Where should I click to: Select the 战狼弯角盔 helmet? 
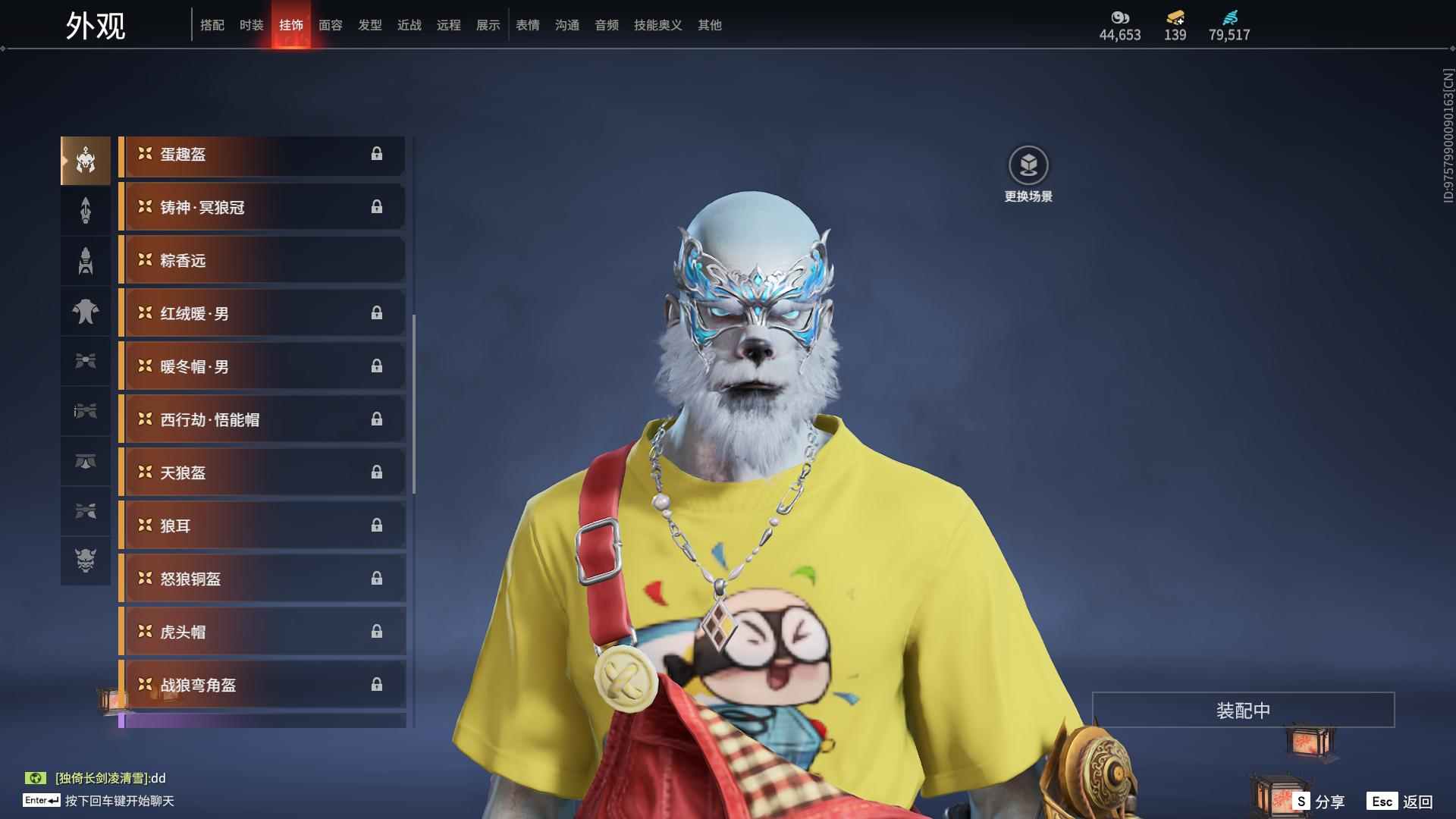coord(262,686)
